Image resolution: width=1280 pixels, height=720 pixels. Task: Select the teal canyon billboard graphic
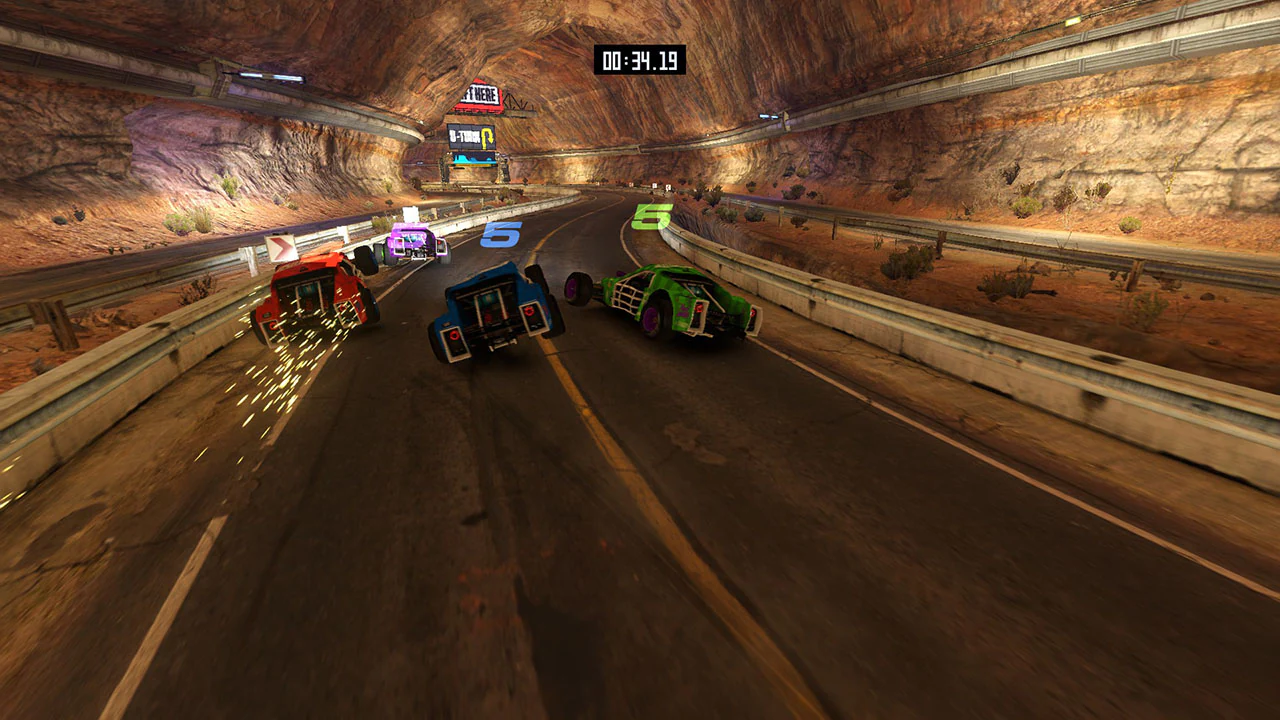[474, 160]
